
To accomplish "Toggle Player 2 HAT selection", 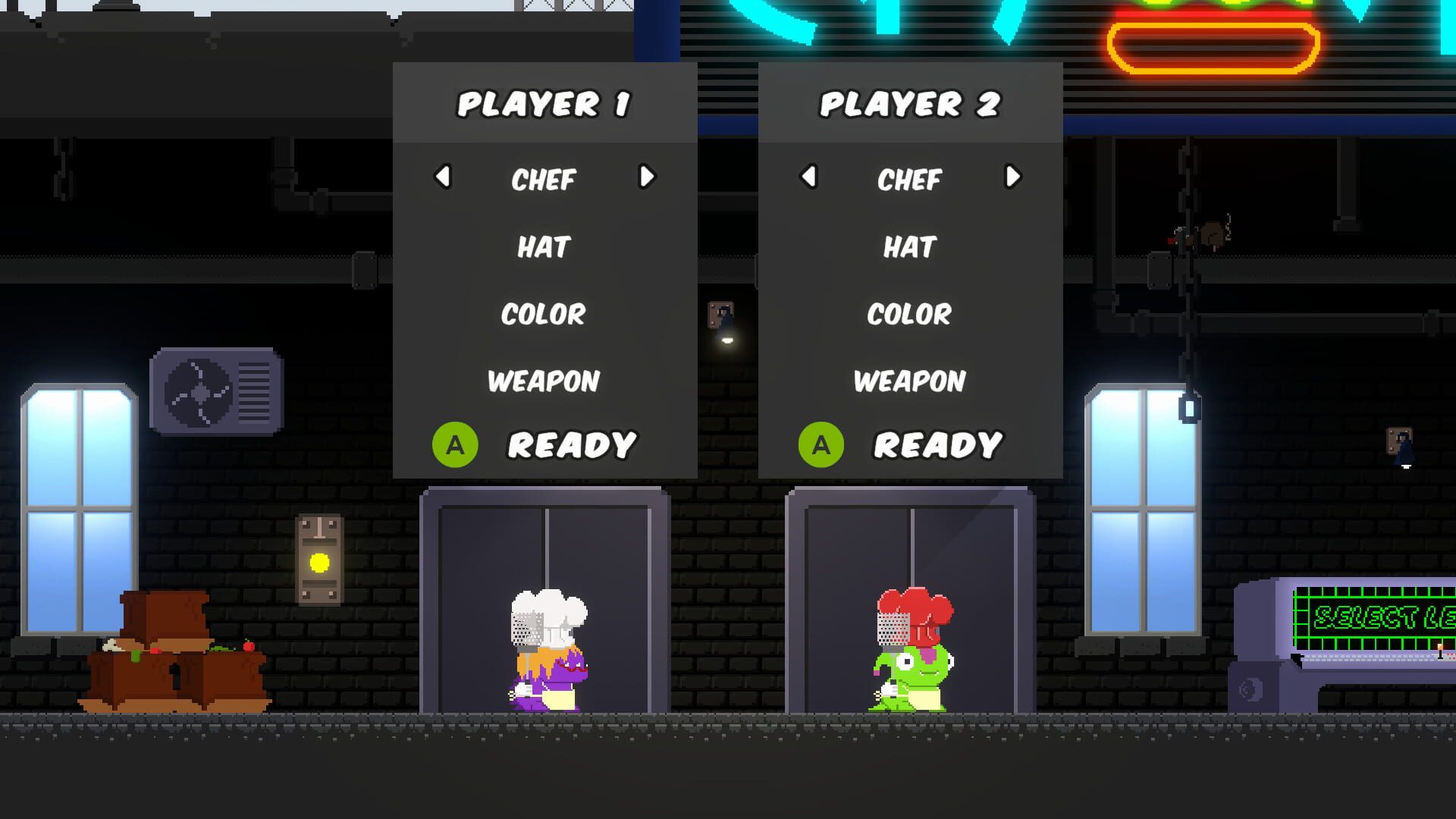I will click(910, 246).
